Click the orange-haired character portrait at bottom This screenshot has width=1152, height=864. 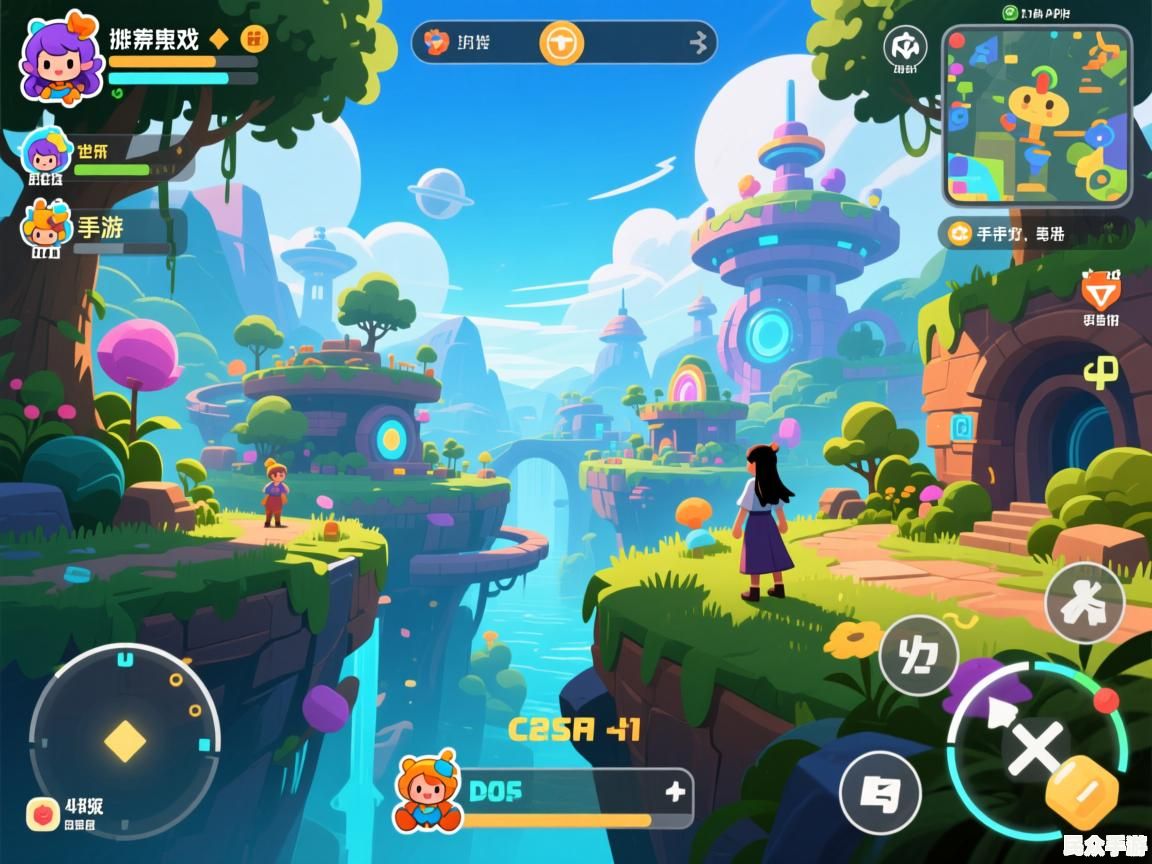coord(430,790)
